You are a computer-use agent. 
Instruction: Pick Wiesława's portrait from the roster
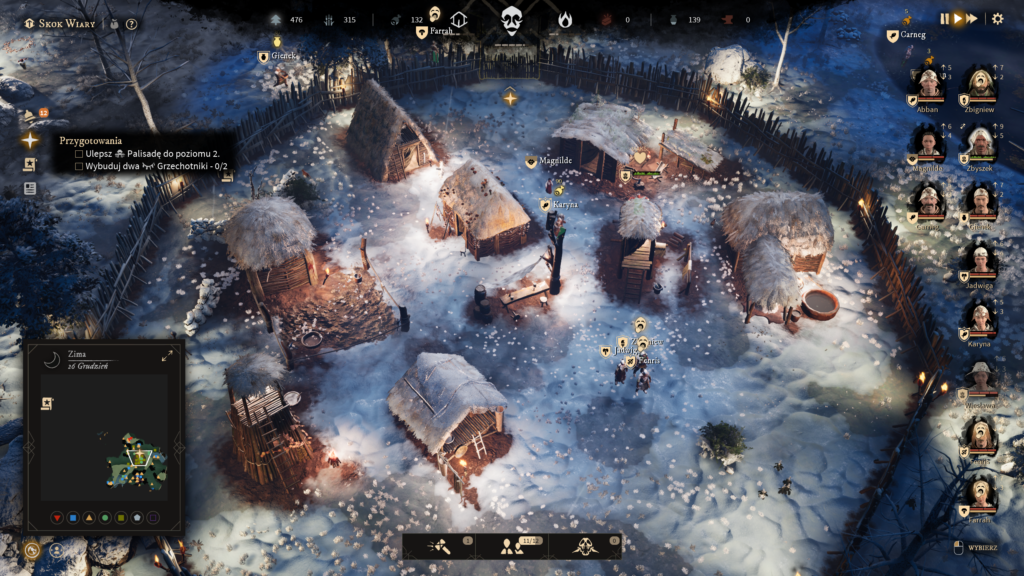tap(981, 380)
